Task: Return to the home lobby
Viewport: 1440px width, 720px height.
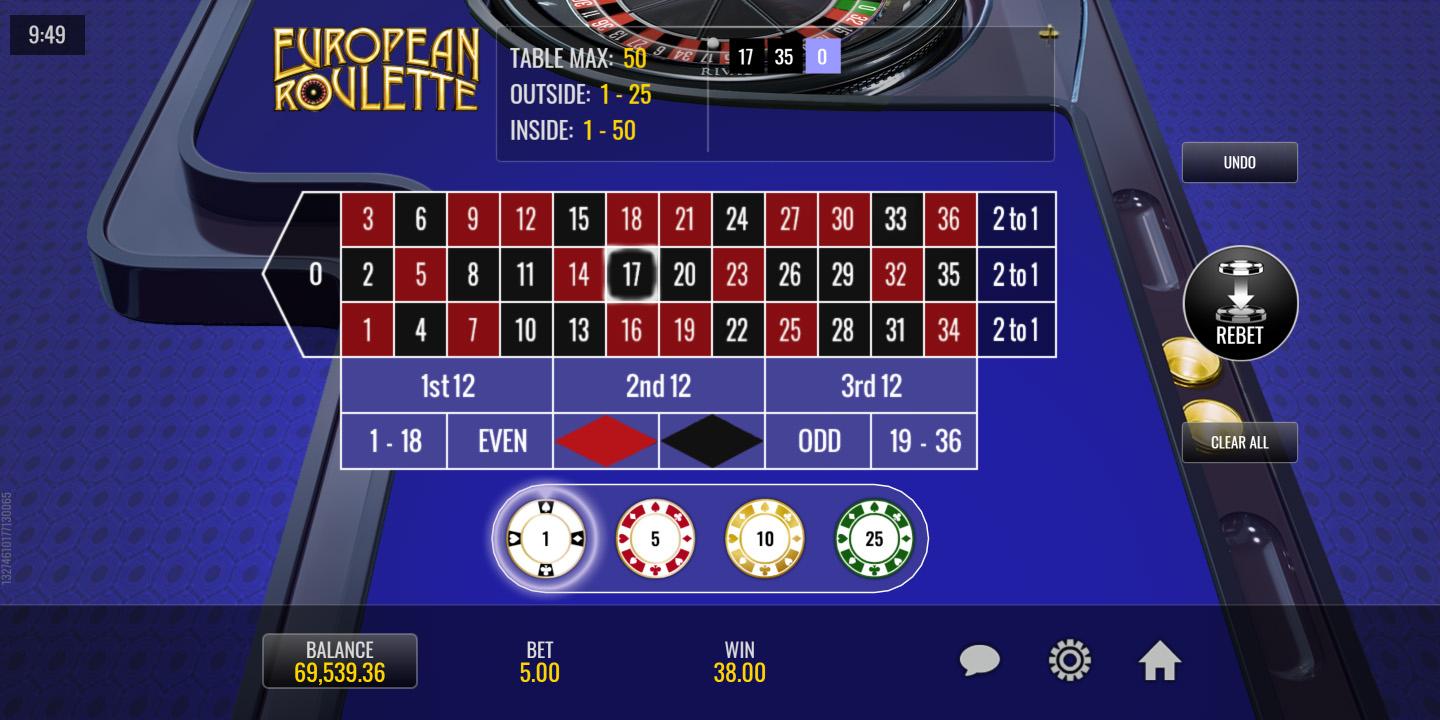Action: click(1160, 660)
